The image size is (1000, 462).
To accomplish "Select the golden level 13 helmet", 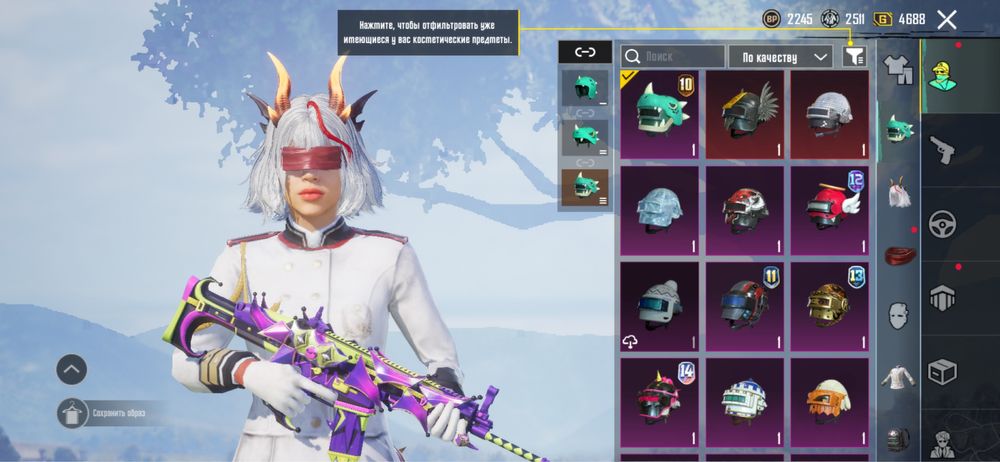I will tap(829, 304).
